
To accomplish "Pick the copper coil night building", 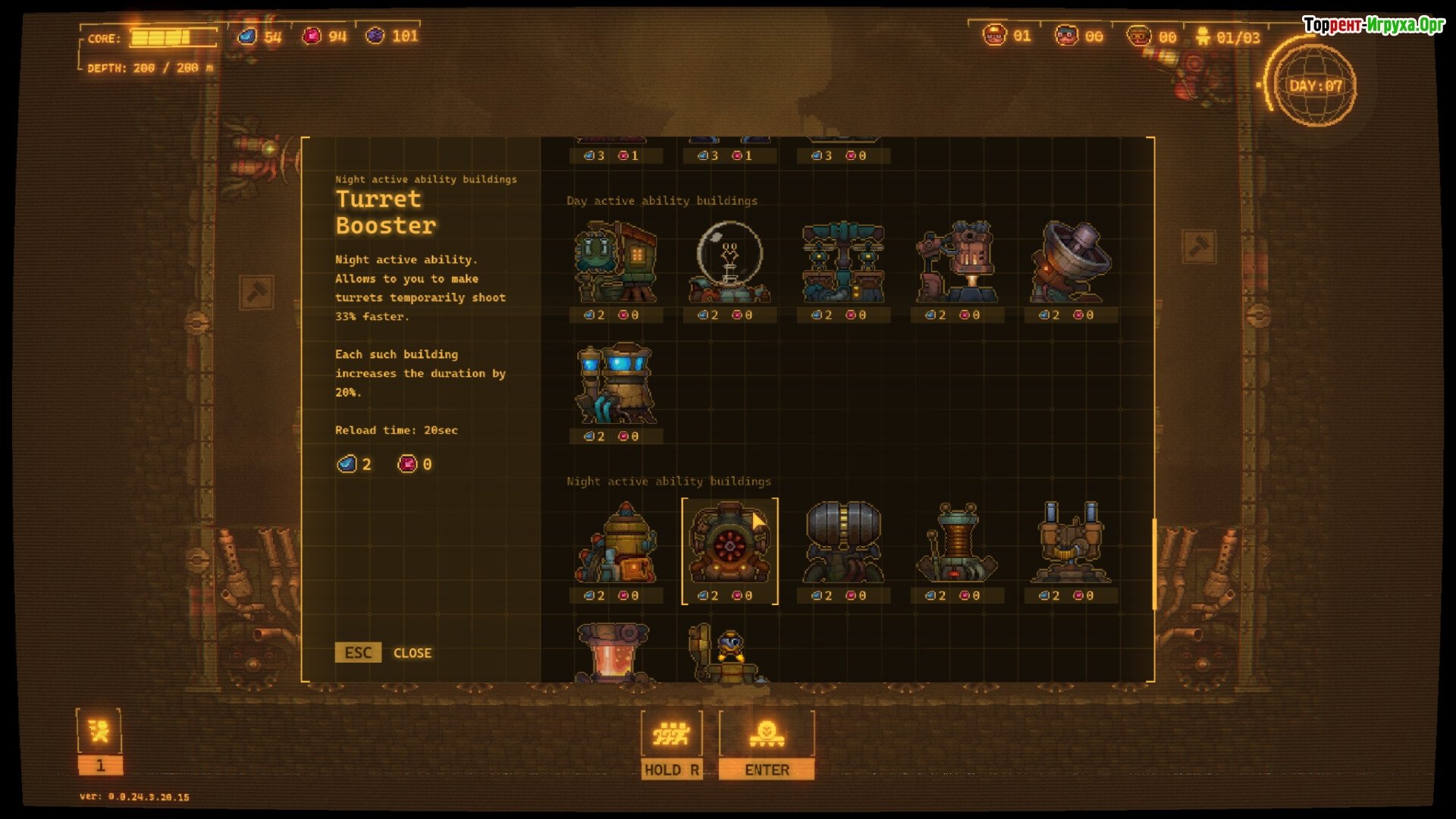I will coord(957,544).
